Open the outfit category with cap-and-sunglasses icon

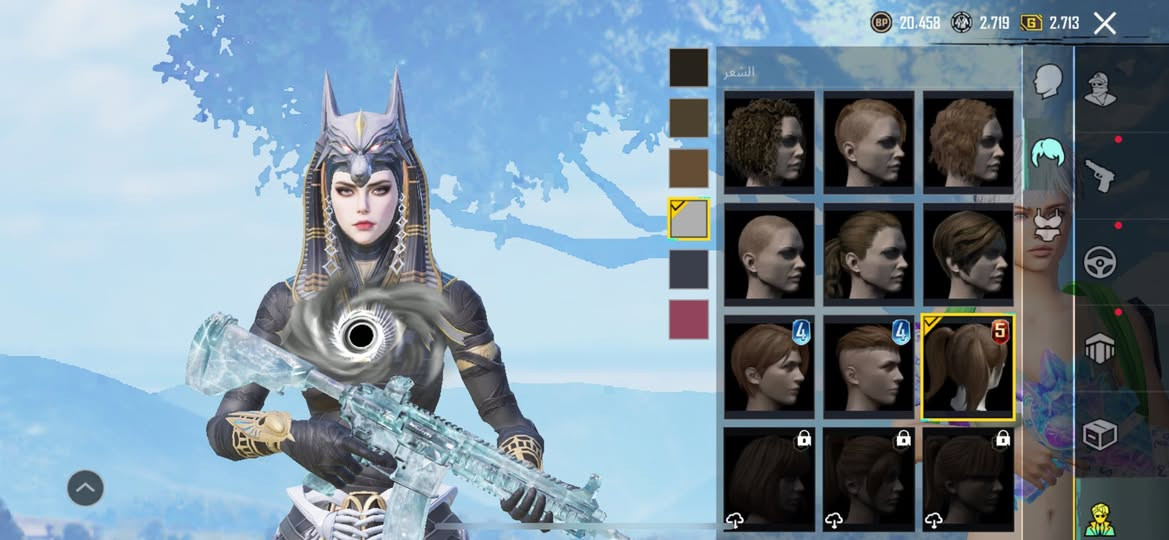(x=1100, y=88)
